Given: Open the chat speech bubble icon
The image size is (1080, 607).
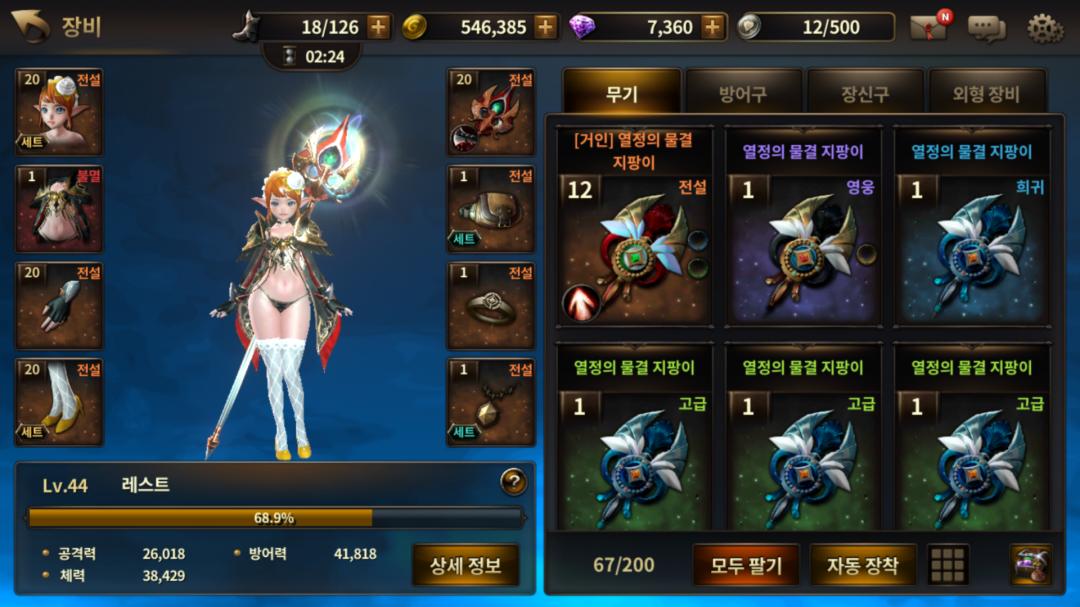Looking at the screenshot, I should [986, 27].
